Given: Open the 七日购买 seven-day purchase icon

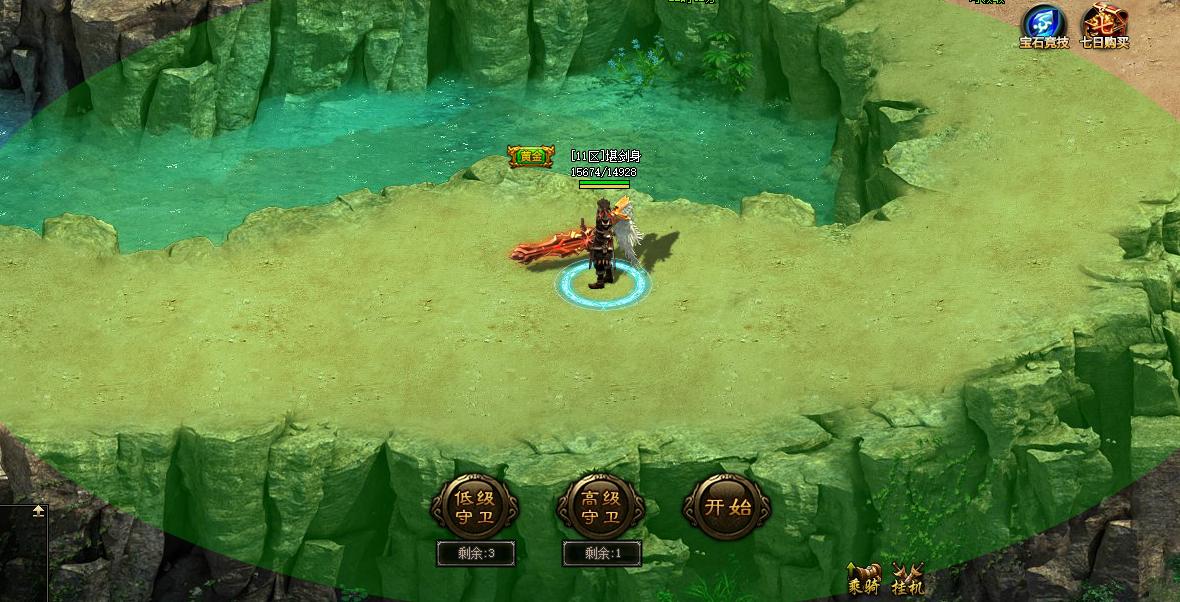Looking at the screenshot, I should (1104, 25).
